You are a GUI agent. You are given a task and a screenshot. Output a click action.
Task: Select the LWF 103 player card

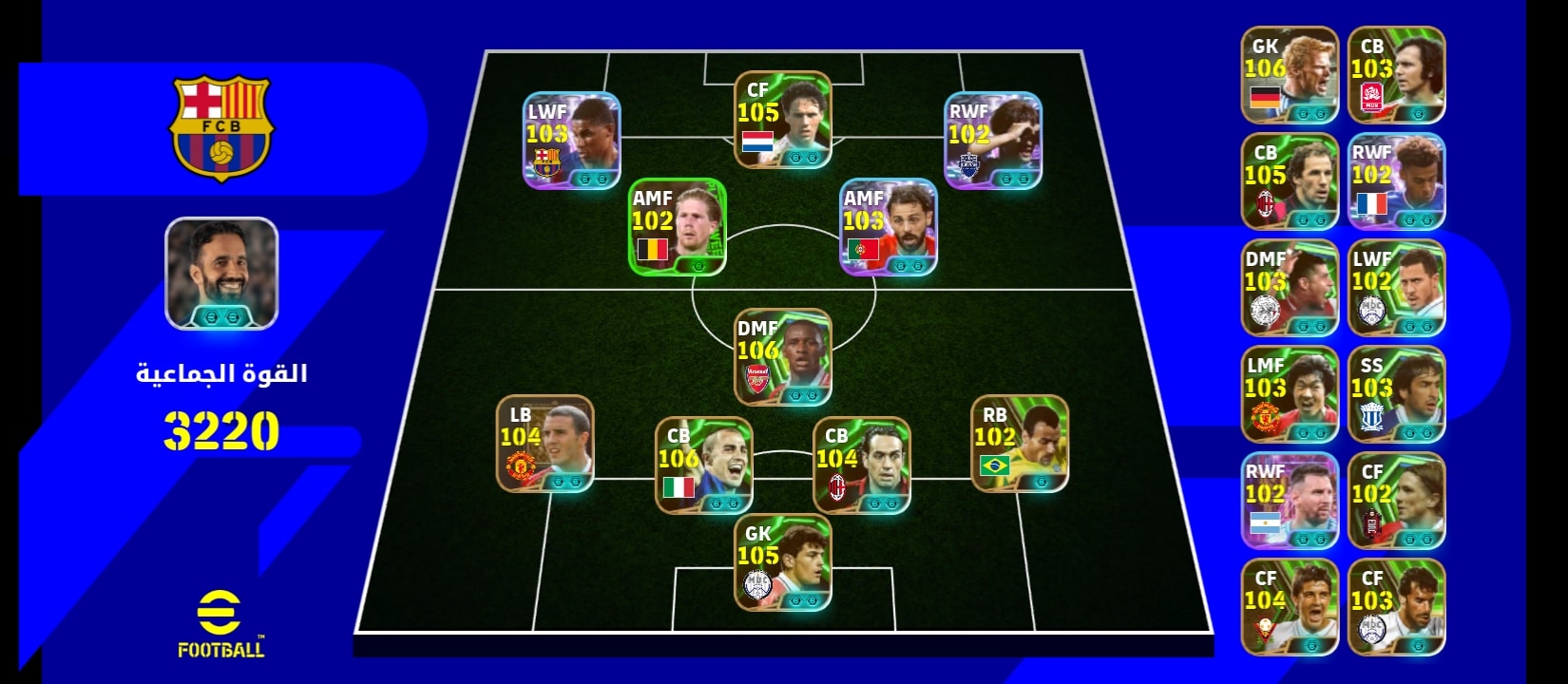(x=571, y=140)
